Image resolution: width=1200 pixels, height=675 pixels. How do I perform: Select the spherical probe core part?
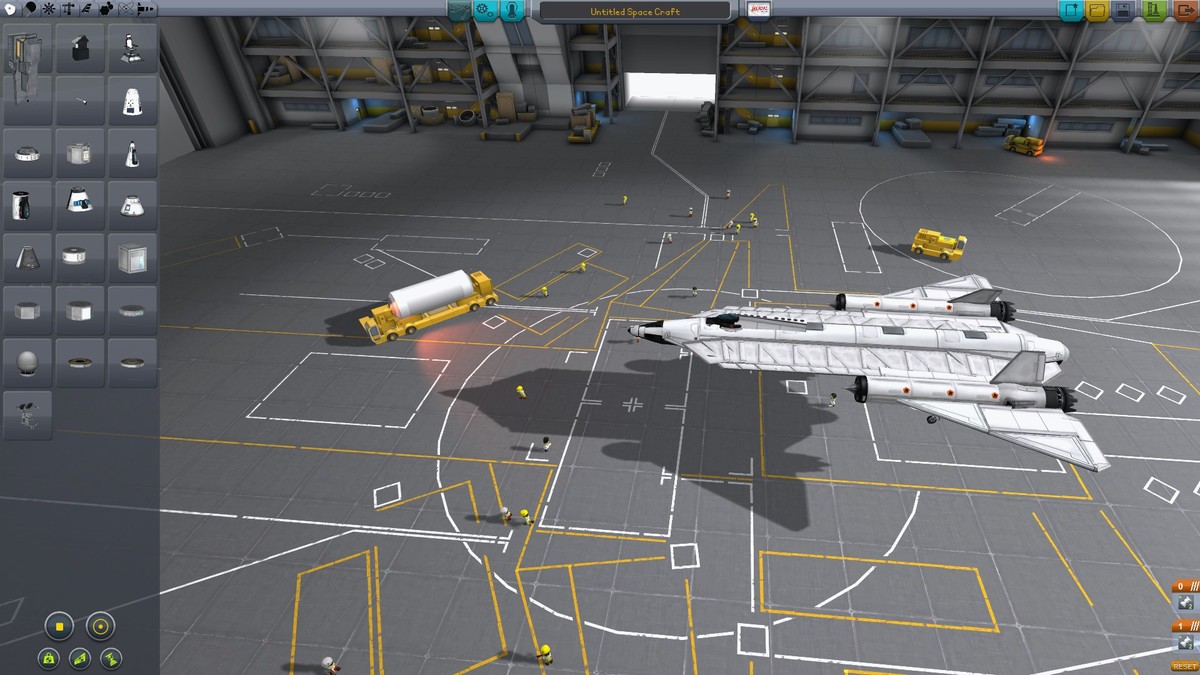point(28,361)
